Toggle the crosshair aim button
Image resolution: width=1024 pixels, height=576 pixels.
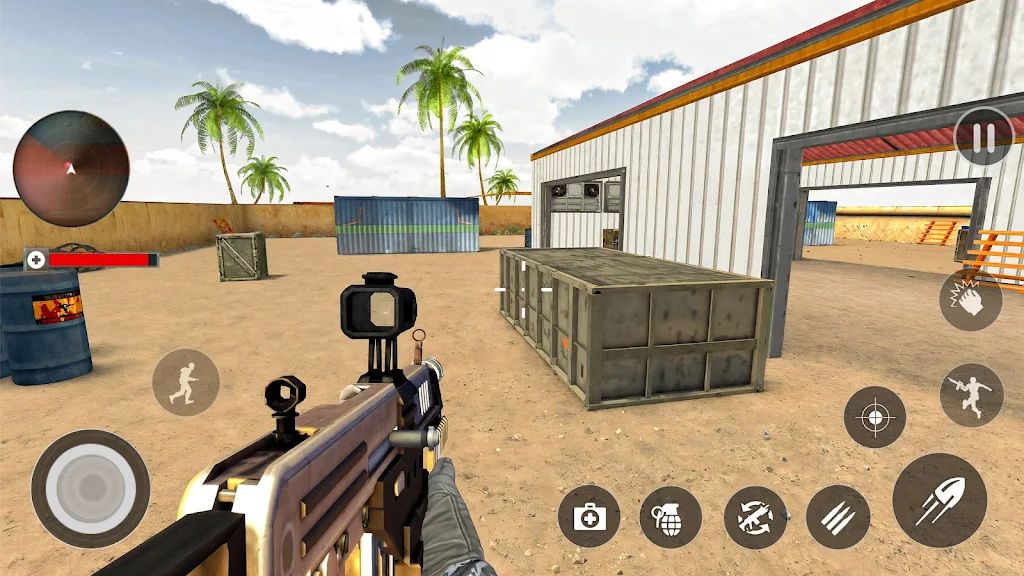(874, 416)
